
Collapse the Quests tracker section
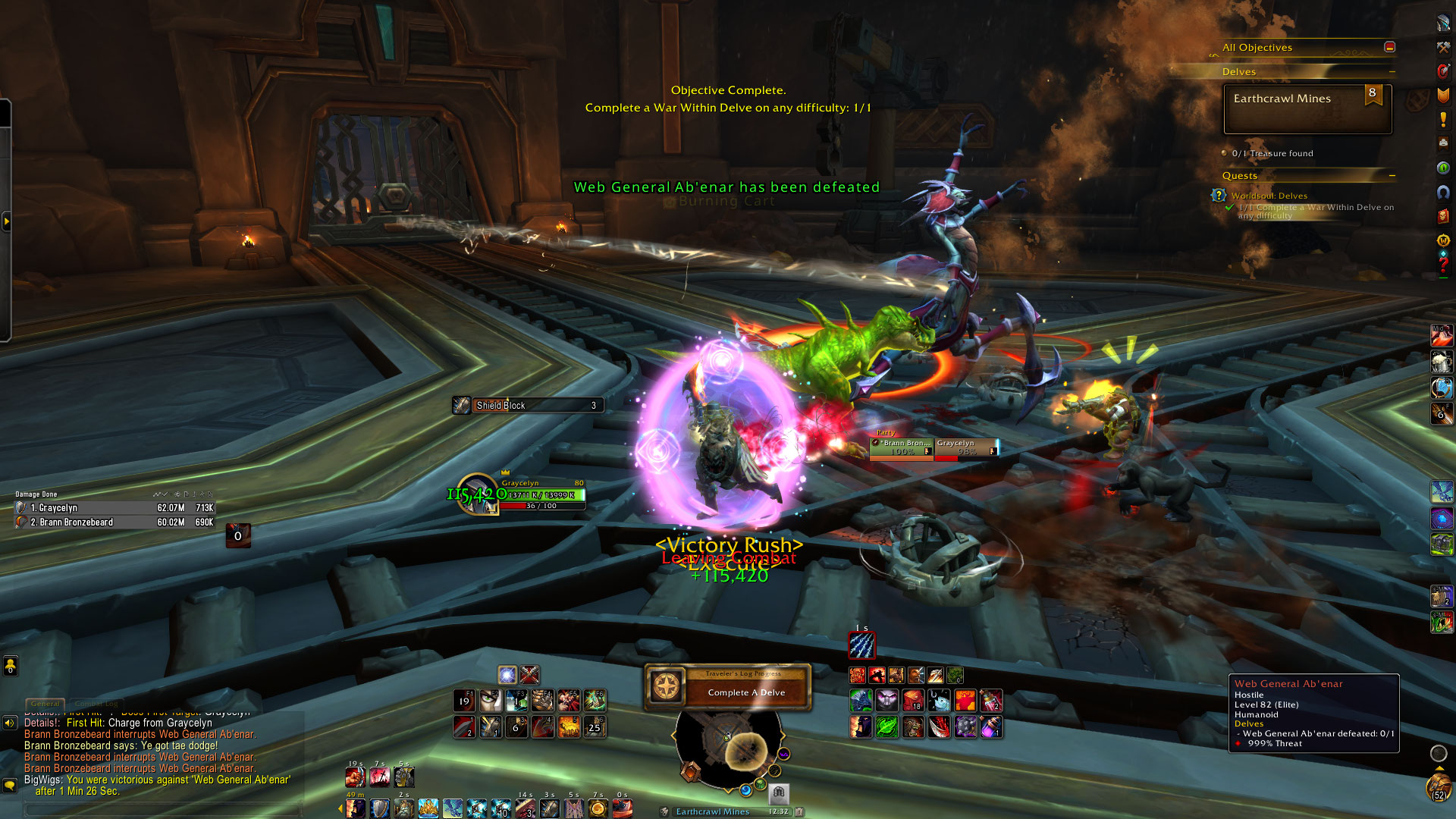pos(1392,176)
